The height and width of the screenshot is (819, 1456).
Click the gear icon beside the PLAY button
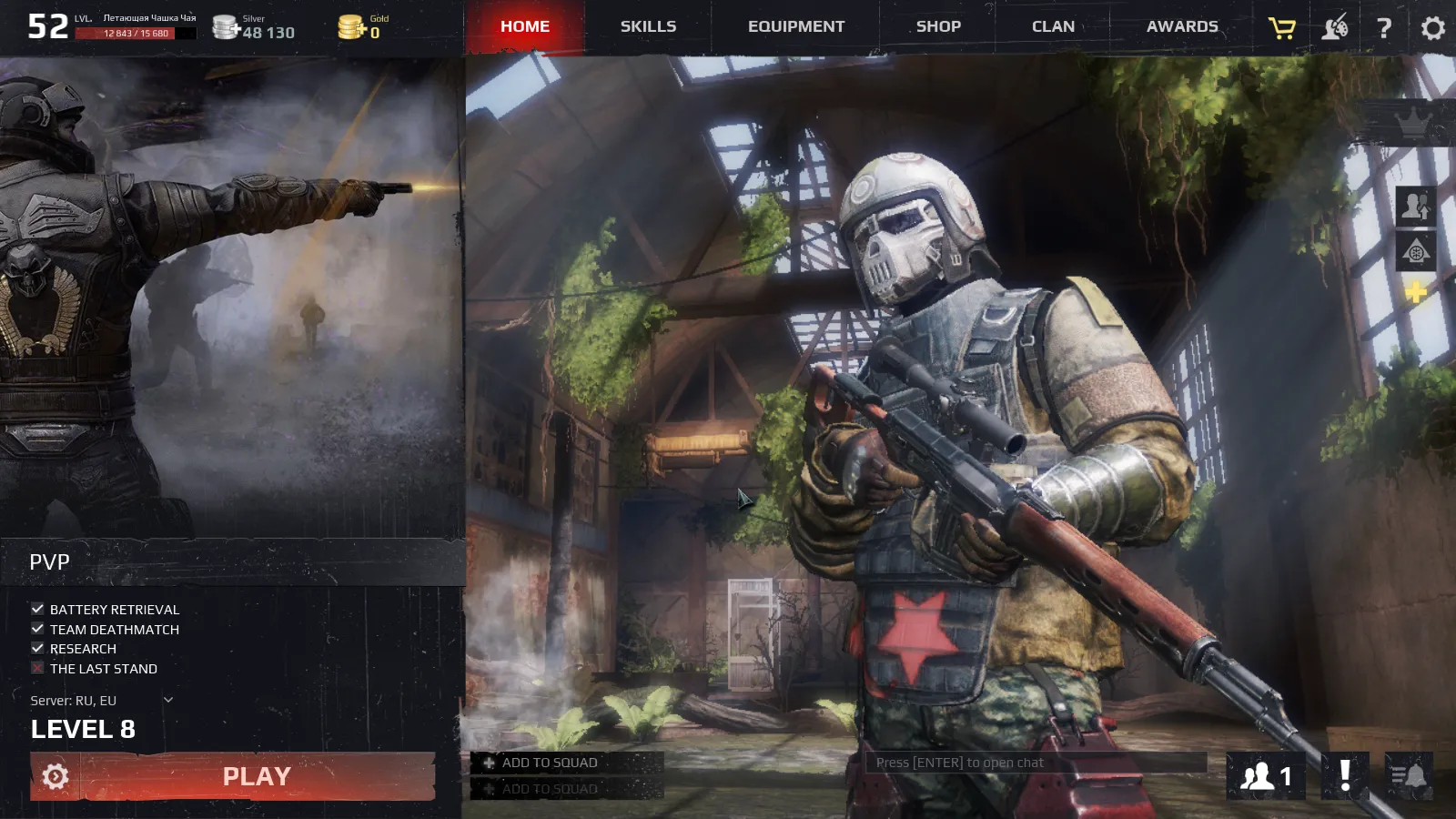click(x=55, y=776)
